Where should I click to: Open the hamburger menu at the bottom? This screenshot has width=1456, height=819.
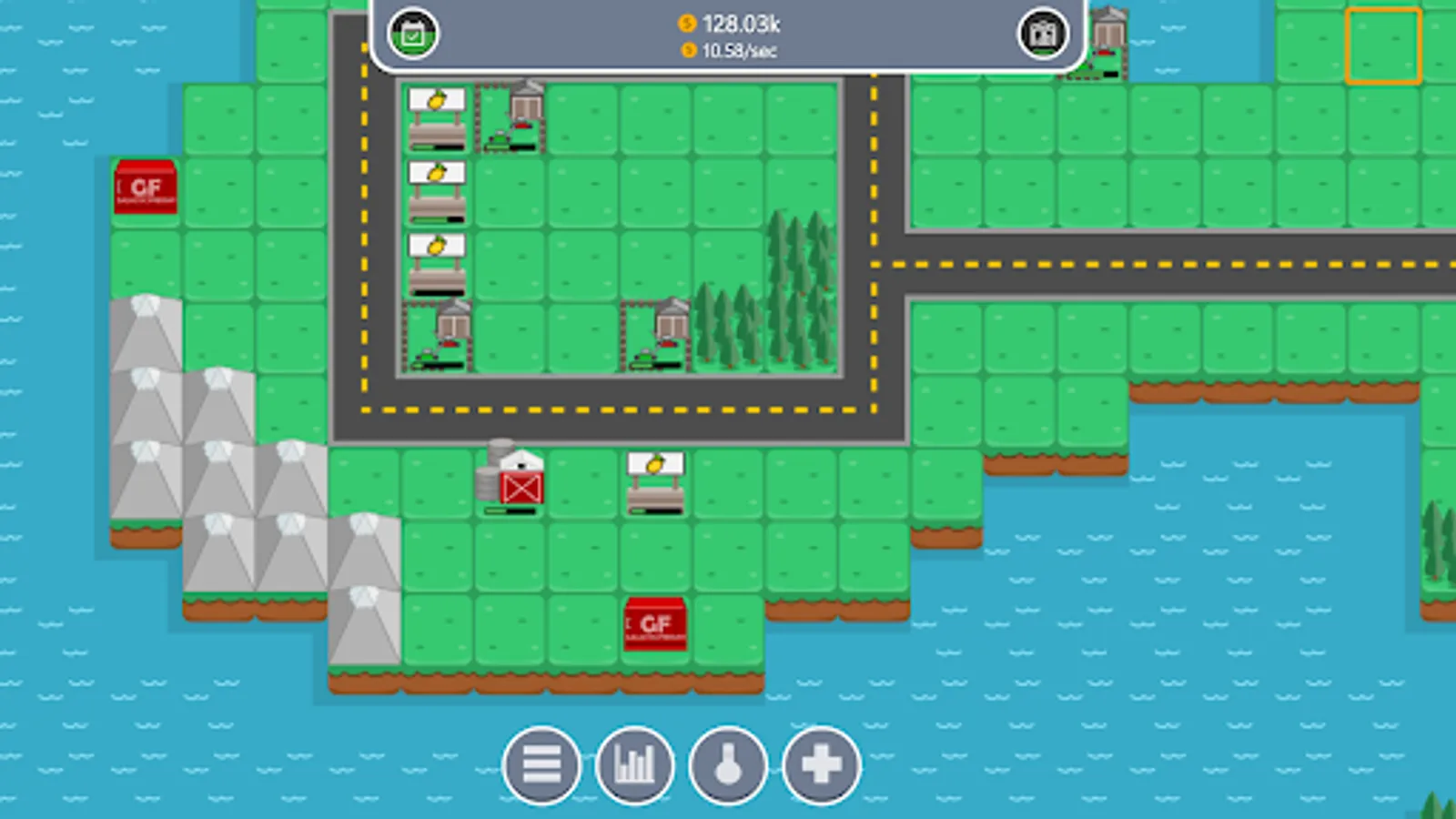(541, 765)
